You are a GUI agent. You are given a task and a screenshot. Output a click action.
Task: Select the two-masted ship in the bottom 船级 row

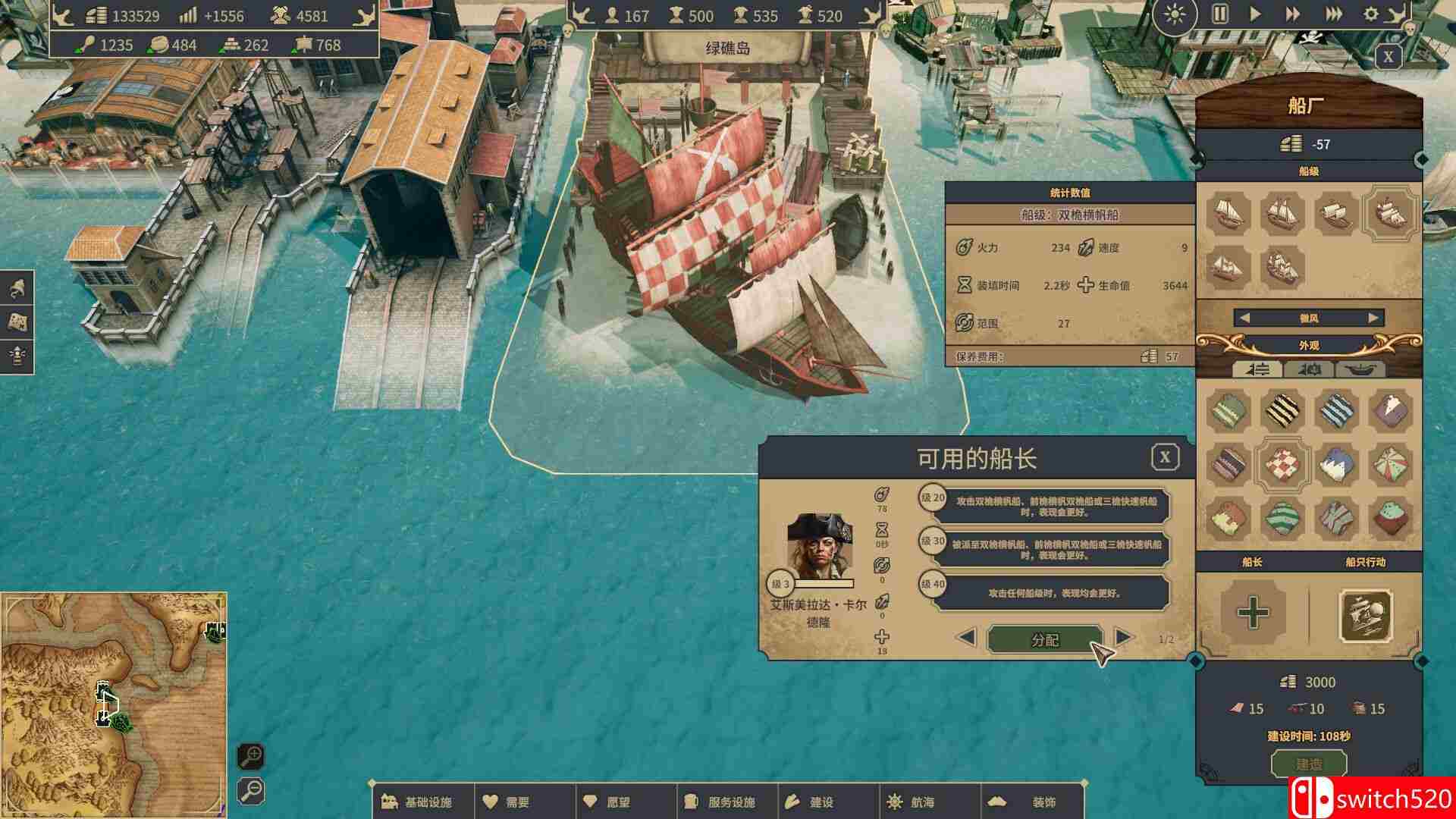1229,268
